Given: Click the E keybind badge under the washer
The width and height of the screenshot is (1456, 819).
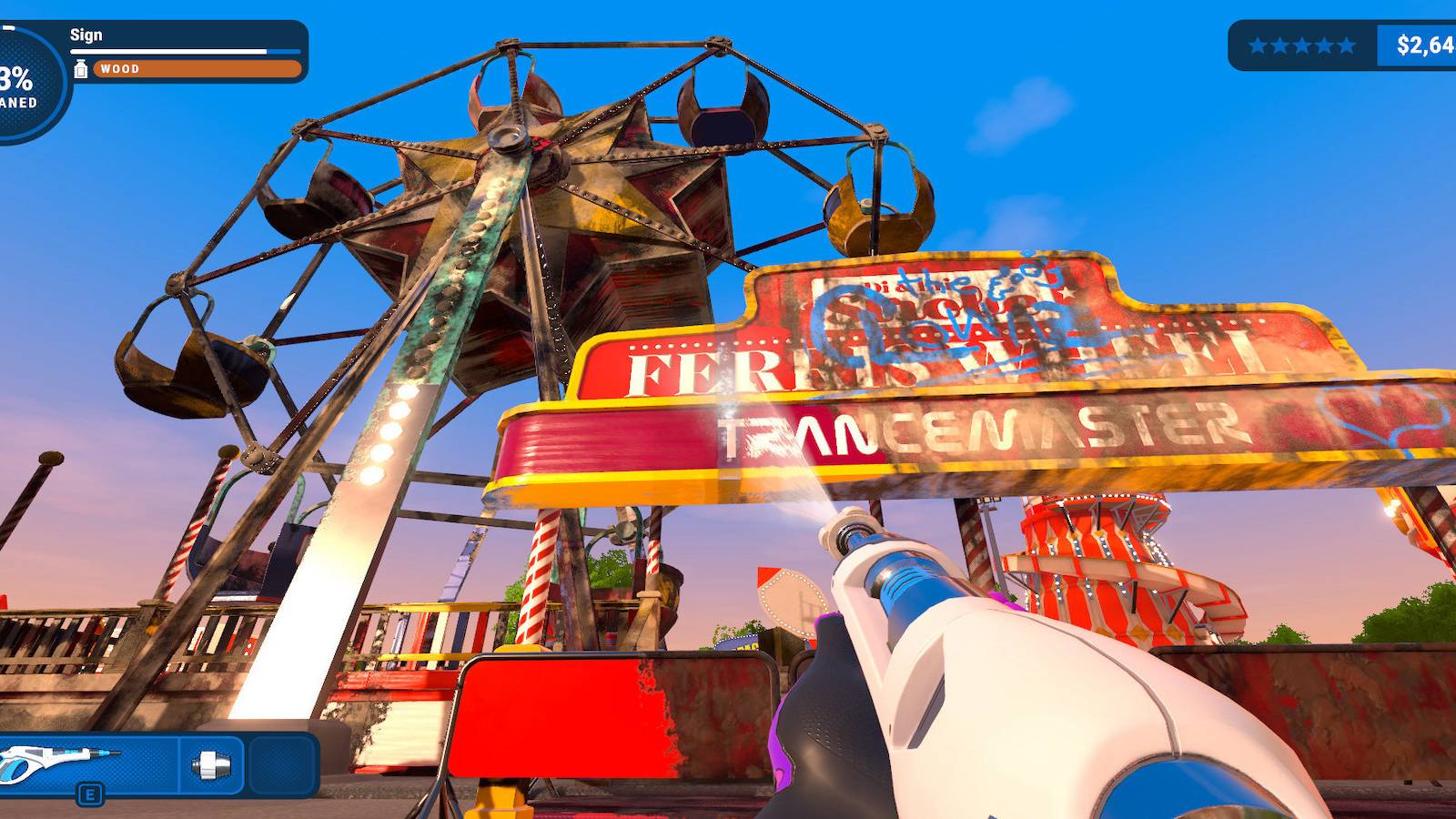Looking at the screenshot, I should [89, 794].
